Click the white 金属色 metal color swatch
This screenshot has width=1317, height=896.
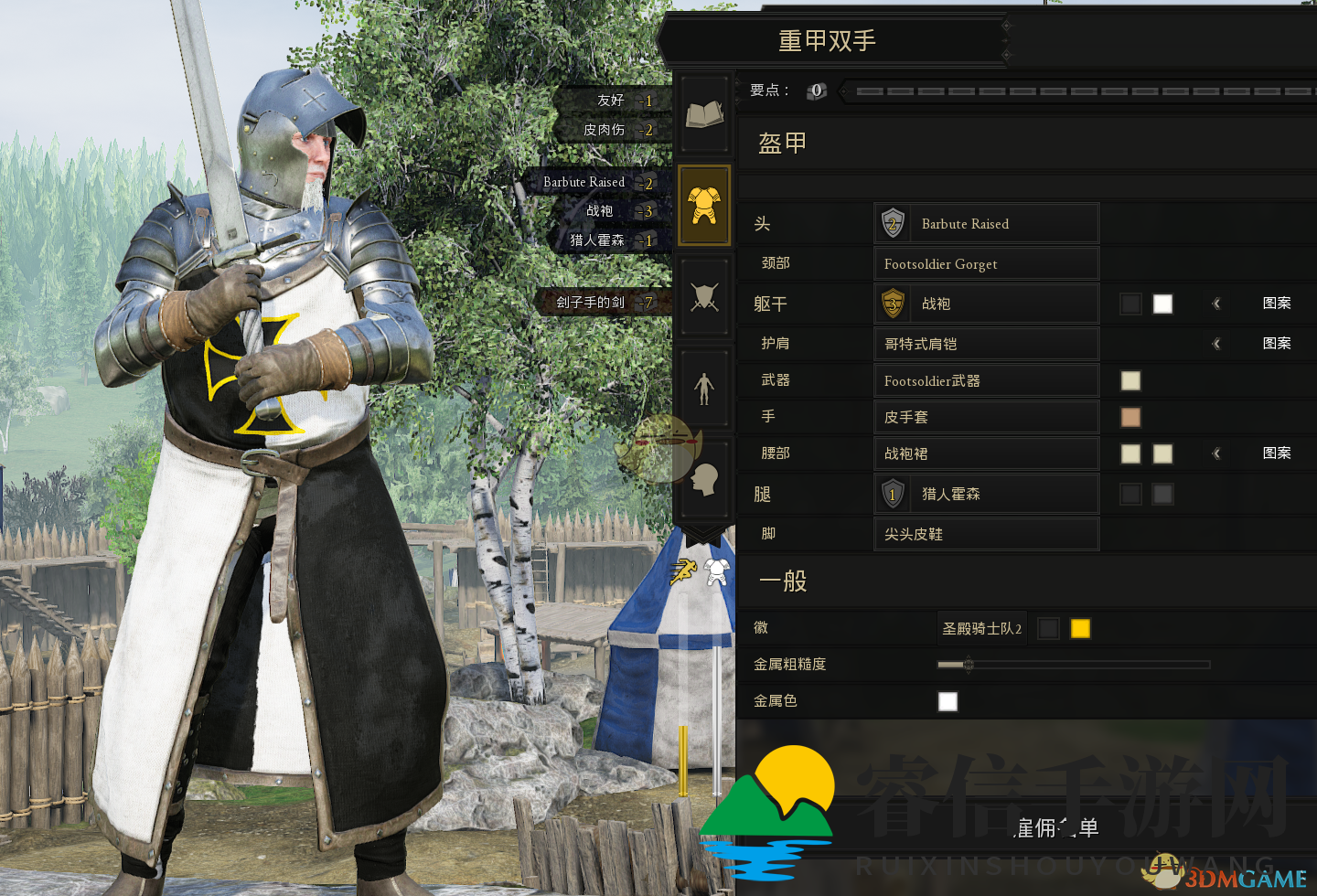pos(948,701)
